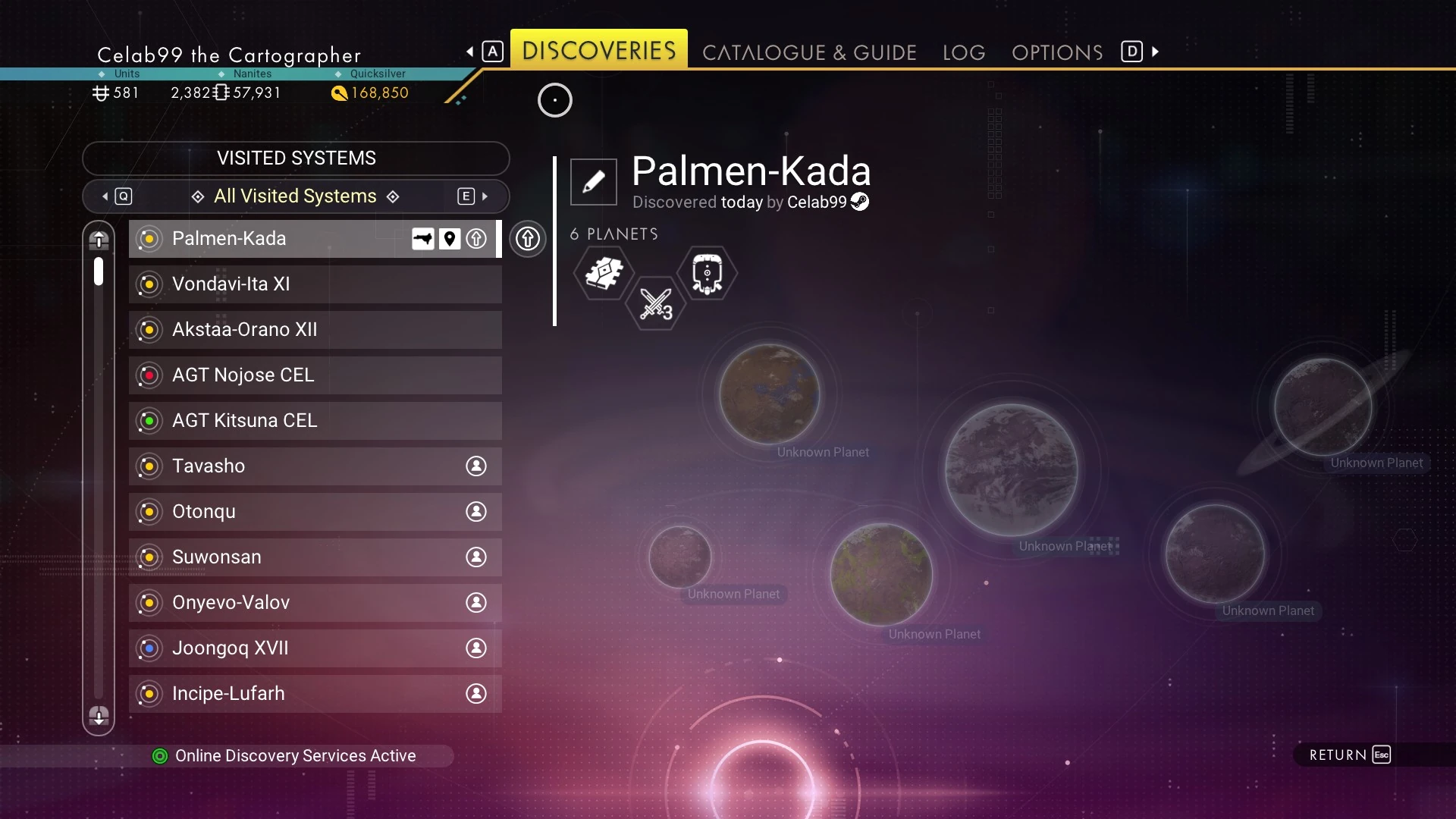Return to the previous screen

(x=1350, y=755)
